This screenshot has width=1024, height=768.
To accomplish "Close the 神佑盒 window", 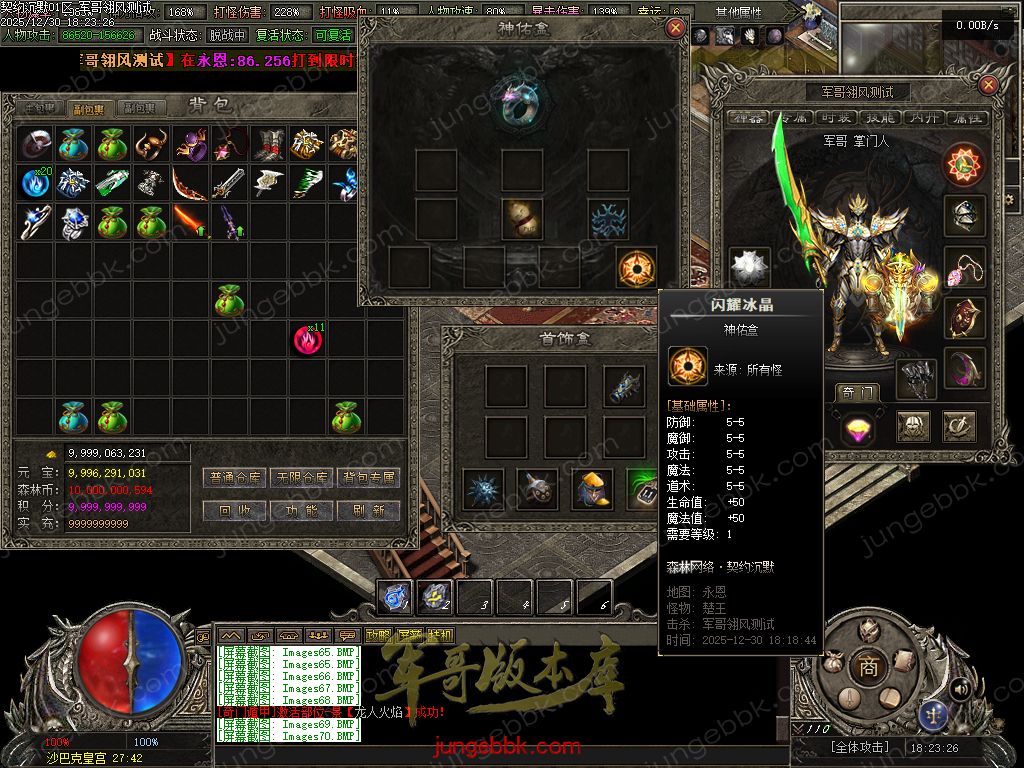I will pos(676,29).
